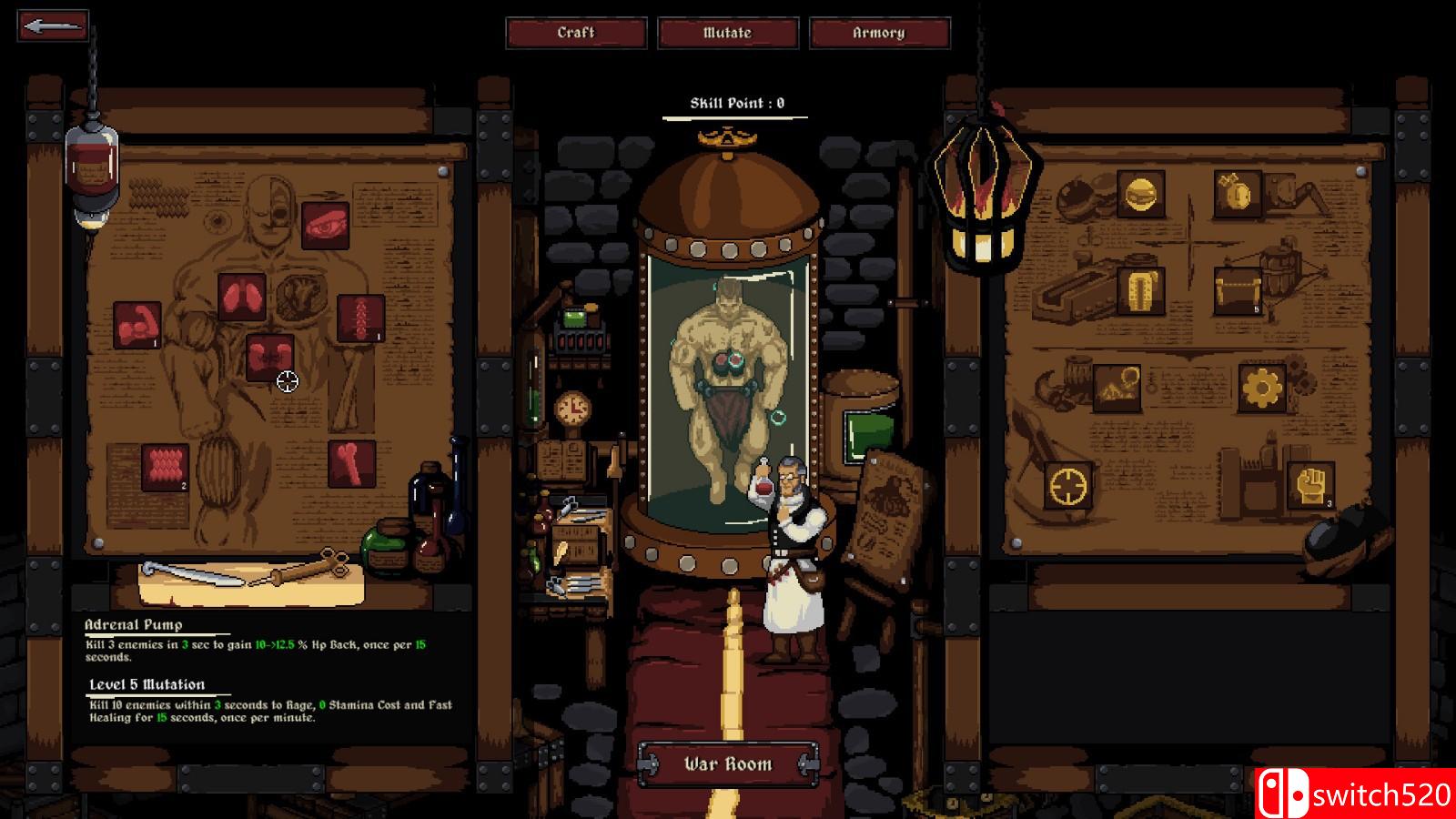Click the gear crafting icon
Image resolution: width=1456 pixels, height=819 pixels.
tap(1261, 389)
